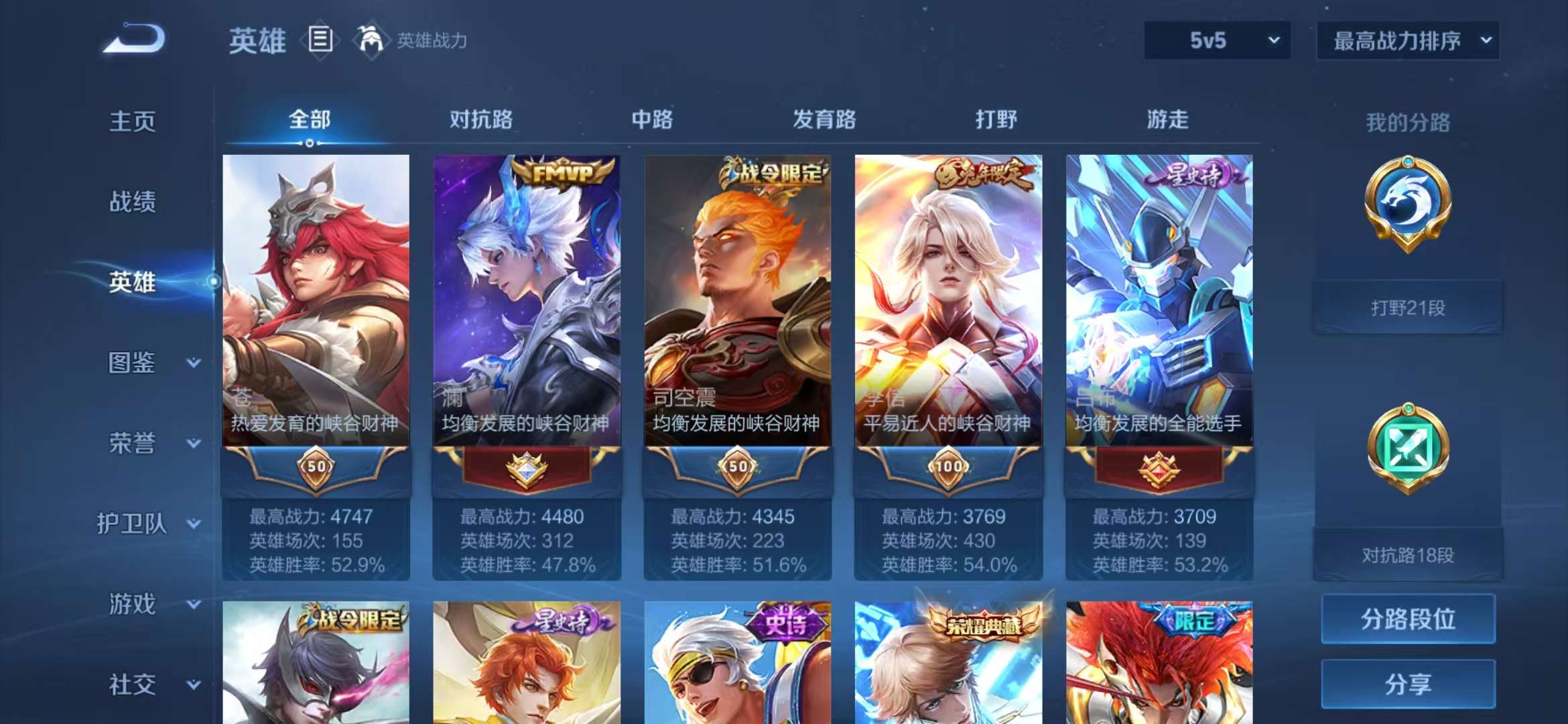This screenshot has width=1568, height=724.
Task: Switch to the 中路 lane tab
Action: (652, 119)
